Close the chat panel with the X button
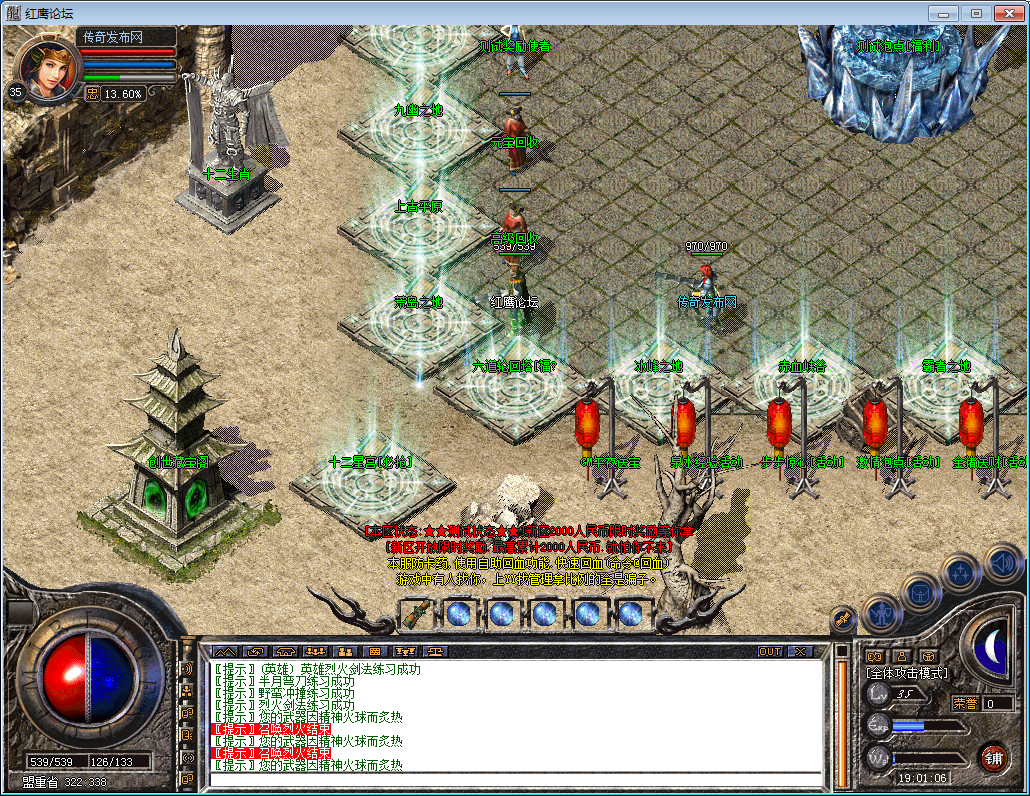 pyautogui.click(x=799, y=651)
